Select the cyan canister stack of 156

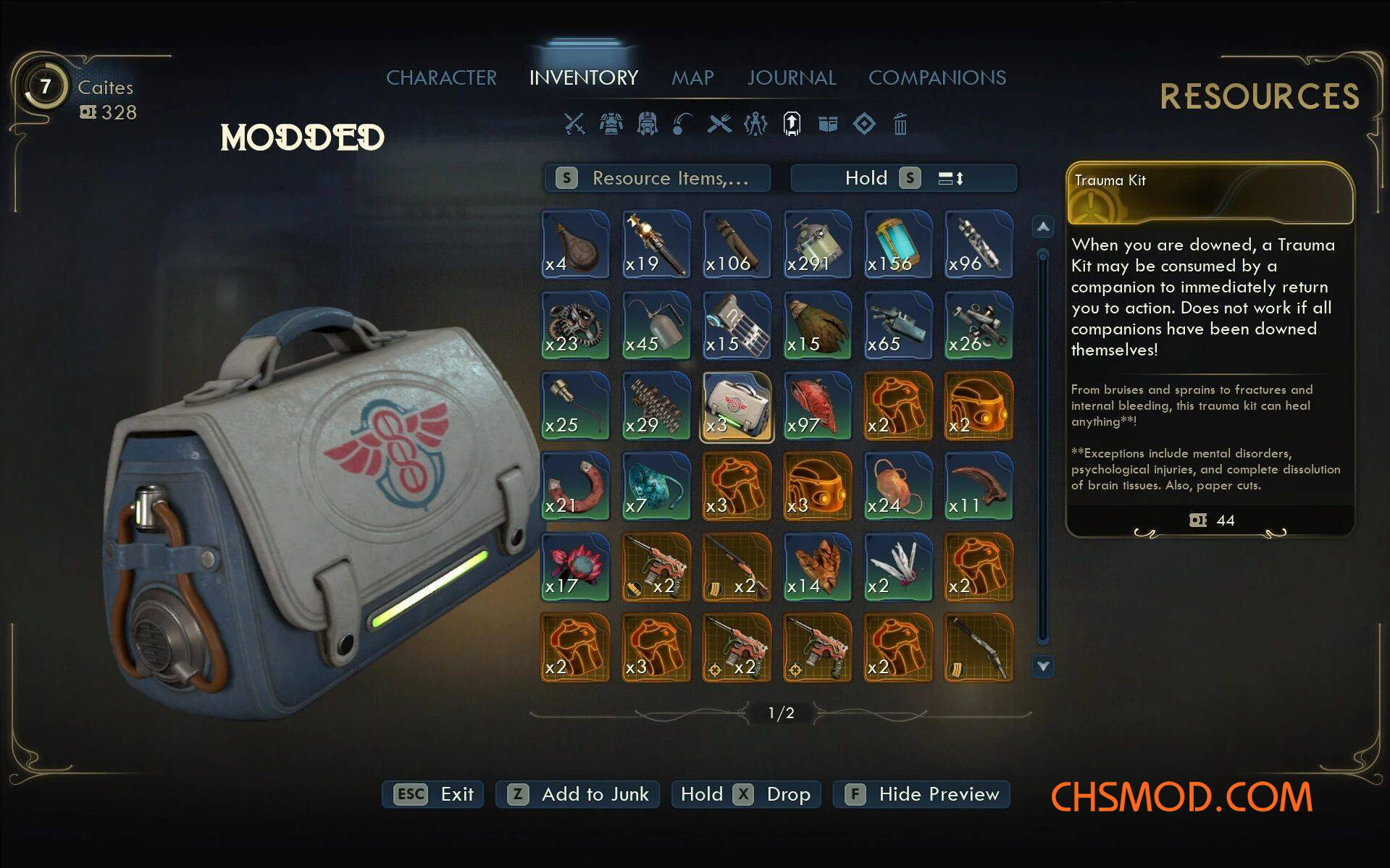[x=897, y=245]
